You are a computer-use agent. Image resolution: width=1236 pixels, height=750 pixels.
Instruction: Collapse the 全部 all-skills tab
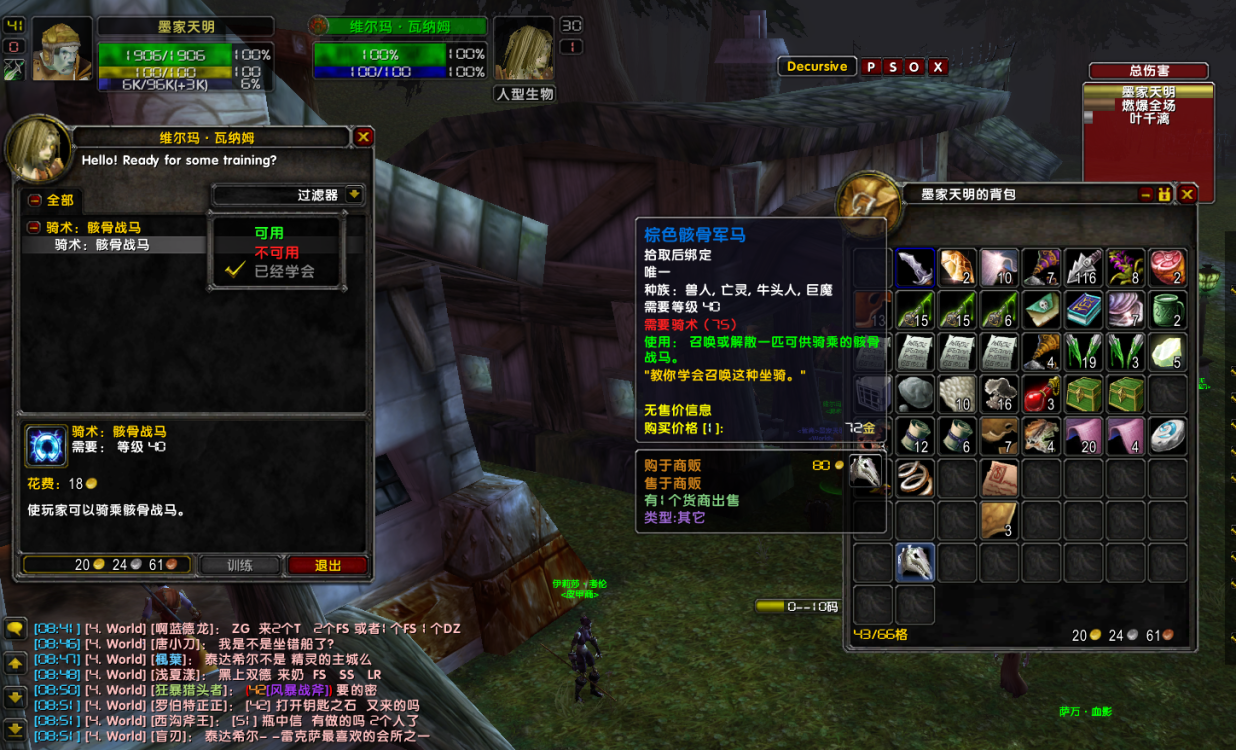point(34,200)
